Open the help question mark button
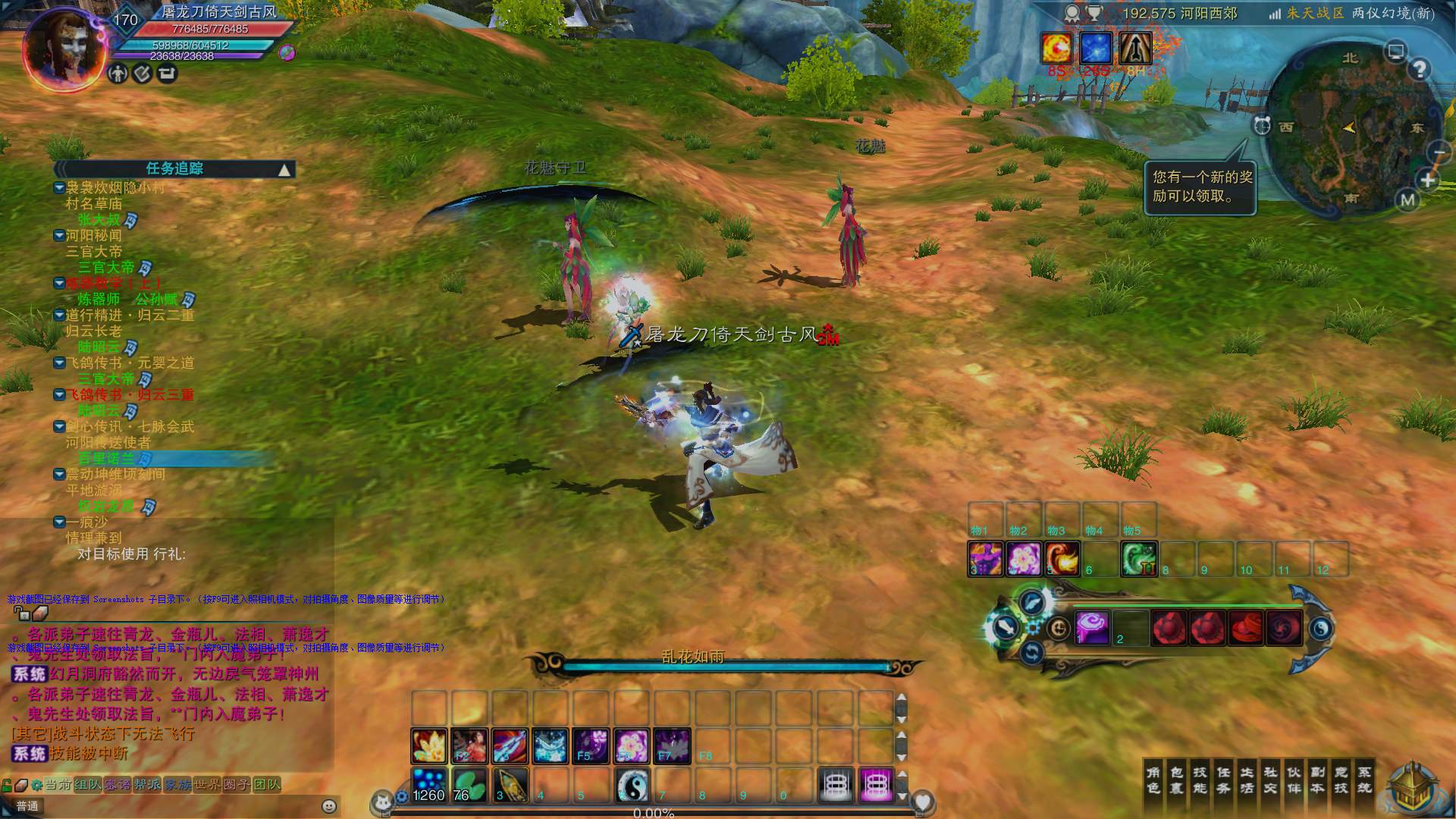Screen dimensions: 1456x819 click(x=1419, y=70)
